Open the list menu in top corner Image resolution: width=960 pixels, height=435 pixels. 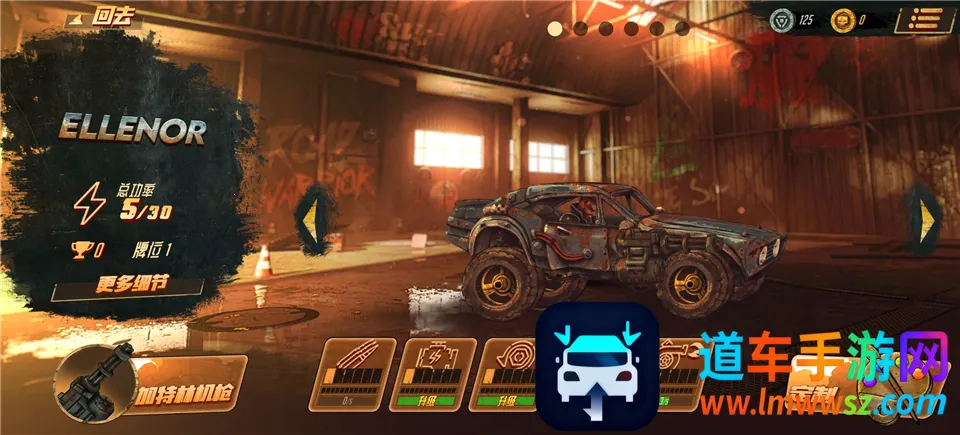coord(926,19)
